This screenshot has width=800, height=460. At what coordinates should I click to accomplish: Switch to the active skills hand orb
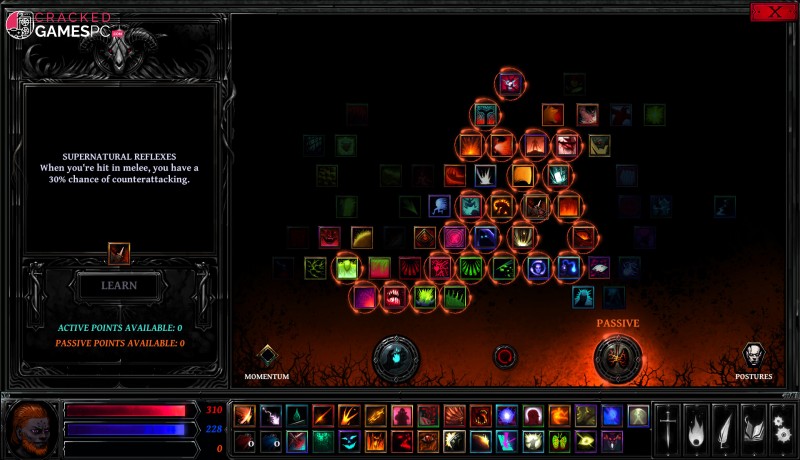click(x=396, y=358)
